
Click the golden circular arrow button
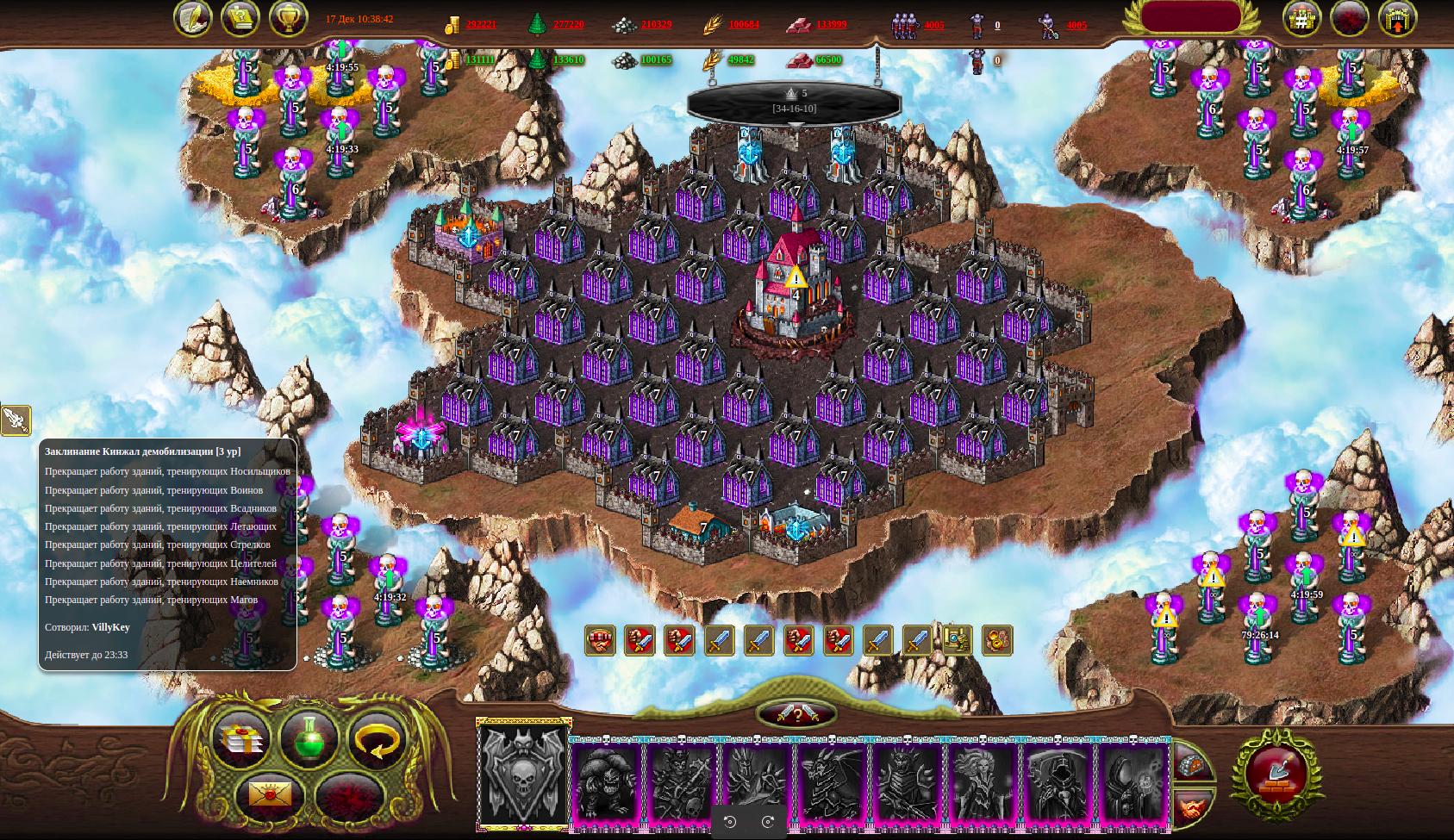[378, 740]
